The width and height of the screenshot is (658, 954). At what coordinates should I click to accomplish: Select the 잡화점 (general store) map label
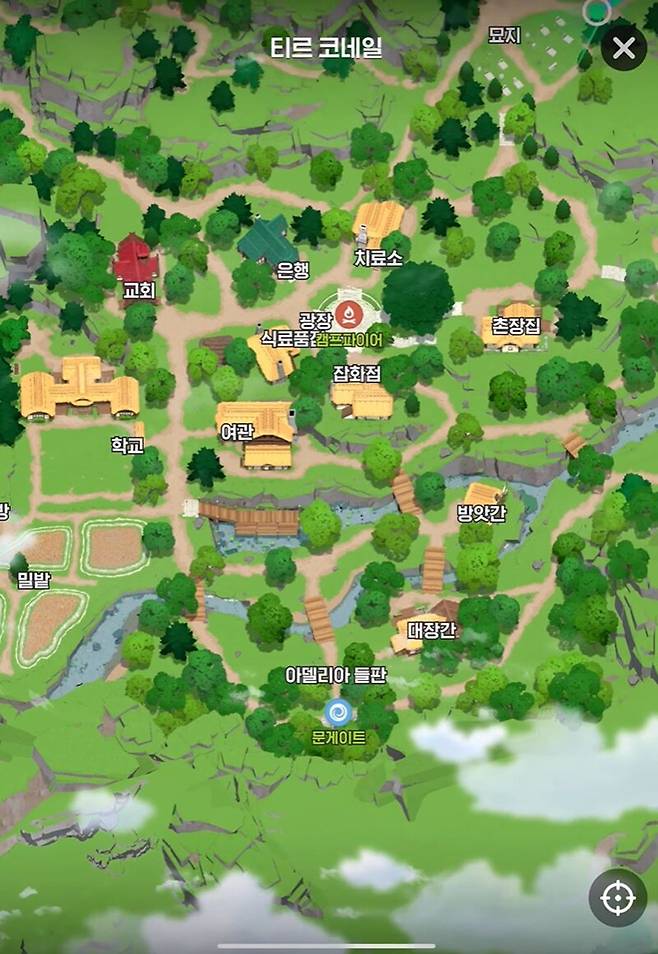click(x=357, y=373)
